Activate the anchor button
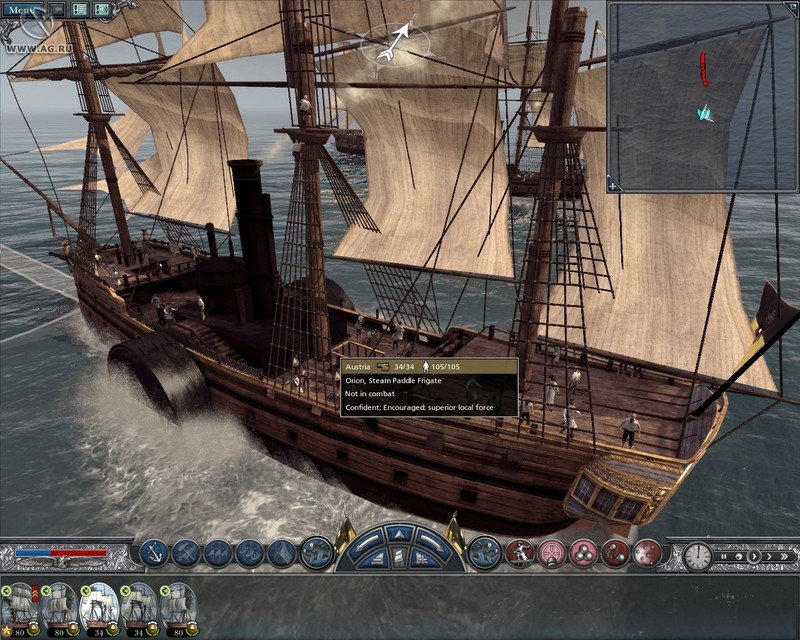This screenshot has width=800, height=640. point(154,552)
